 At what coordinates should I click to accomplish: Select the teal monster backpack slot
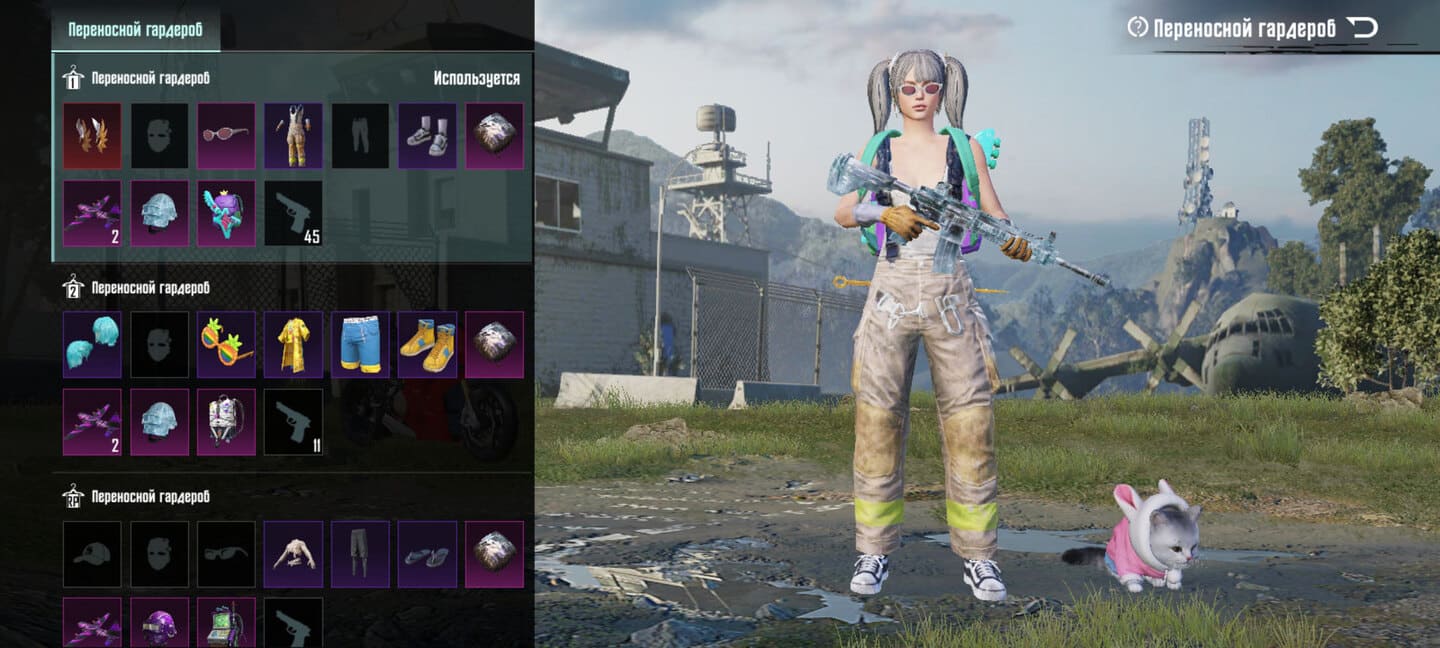coord(226,213)
